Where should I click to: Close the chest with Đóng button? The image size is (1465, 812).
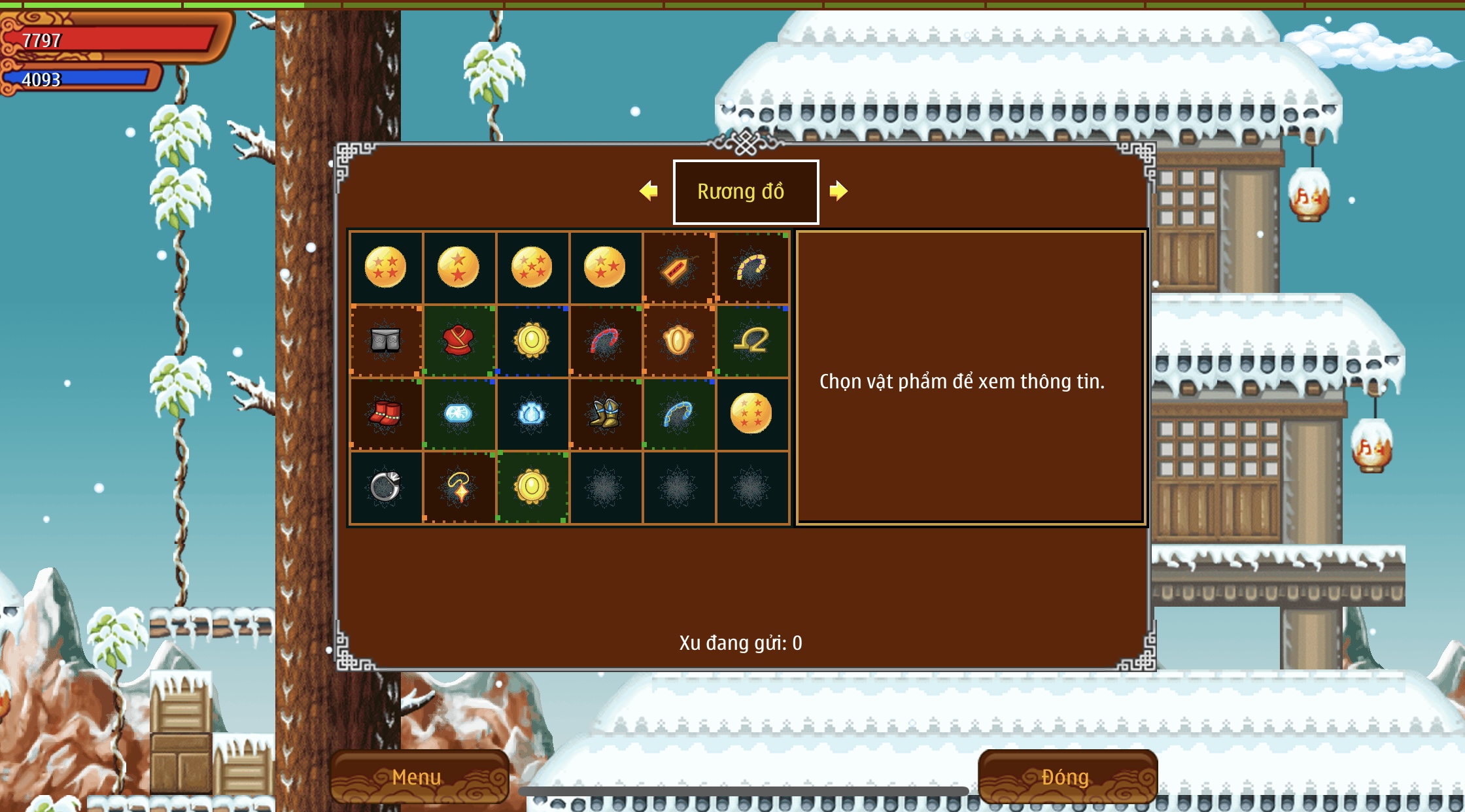coord(1066,777)
